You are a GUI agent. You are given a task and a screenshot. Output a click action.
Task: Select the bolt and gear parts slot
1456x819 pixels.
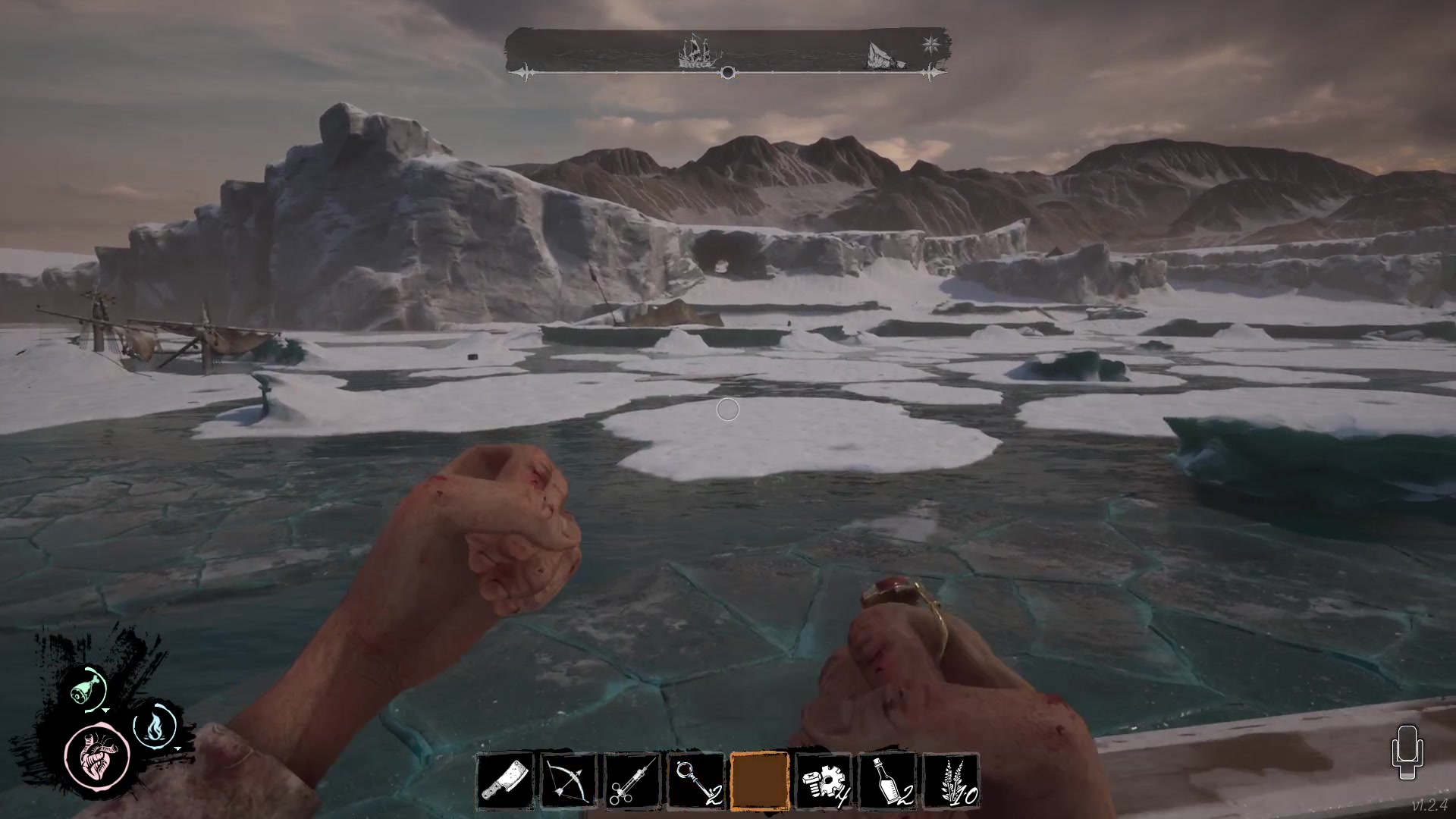click(823, 781)
